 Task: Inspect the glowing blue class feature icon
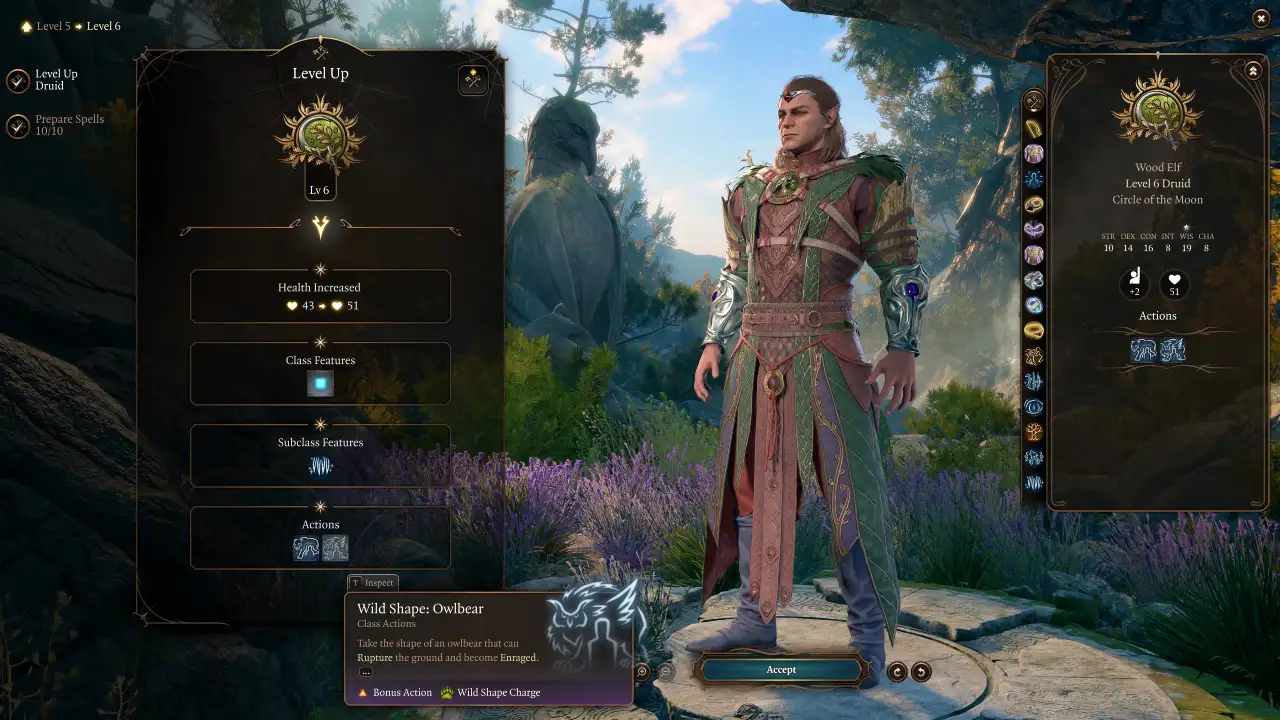[320, 383]
